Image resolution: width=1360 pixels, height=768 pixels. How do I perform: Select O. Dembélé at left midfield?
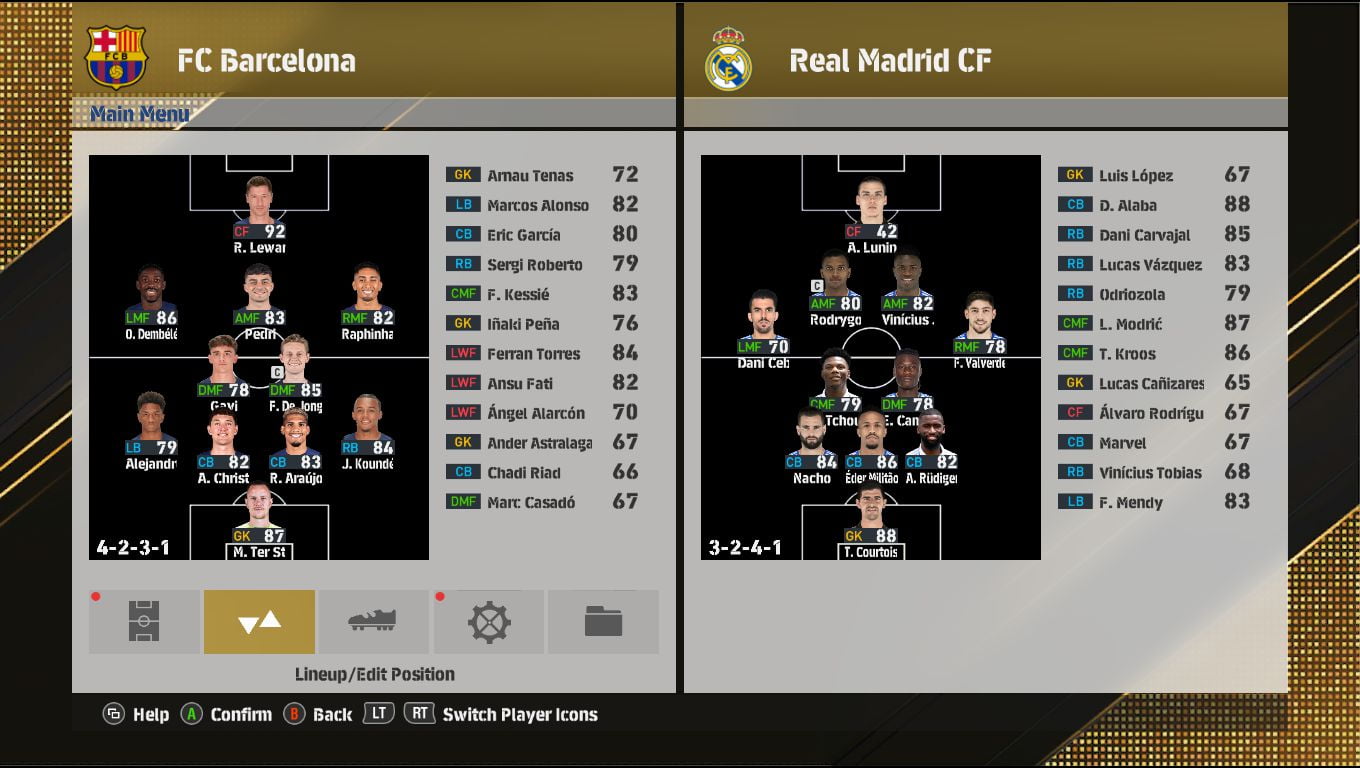(151, 300)
